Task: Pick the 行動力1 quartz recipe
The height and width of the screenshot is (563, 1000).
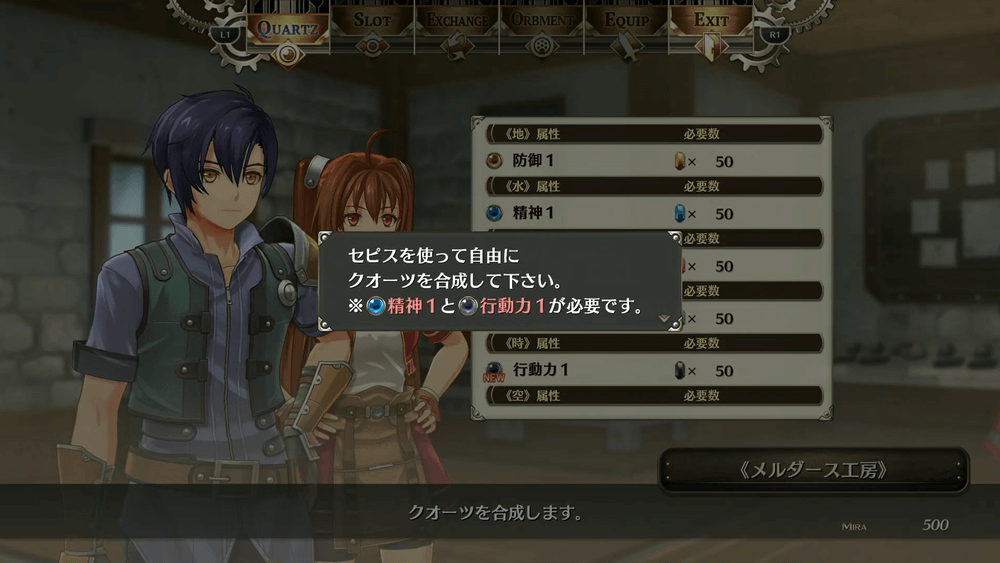Action: point(650,370)
